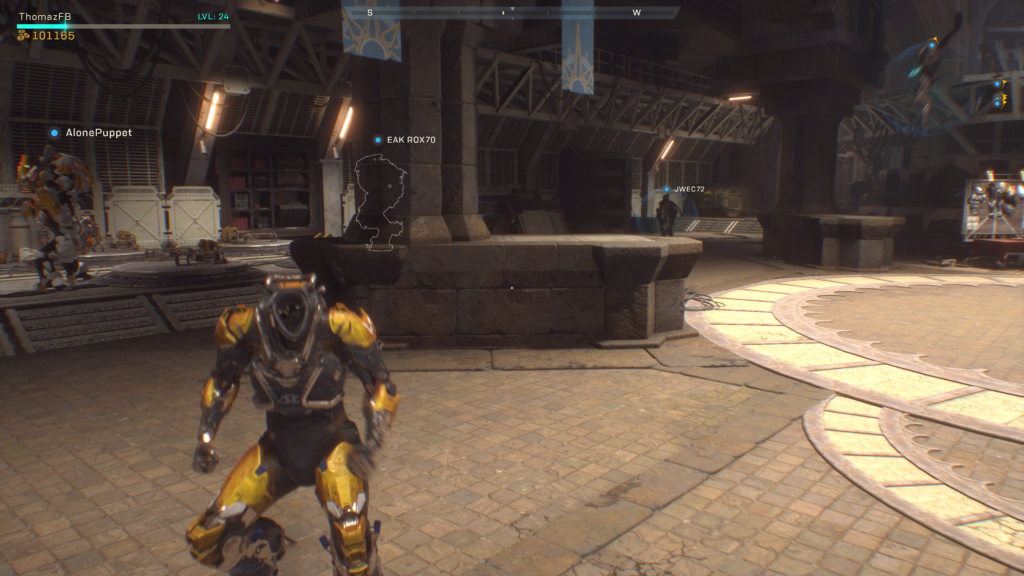Select the AlonePuppet player nameplate
This screenshot has width=1024, height=576.
[92, 132]
